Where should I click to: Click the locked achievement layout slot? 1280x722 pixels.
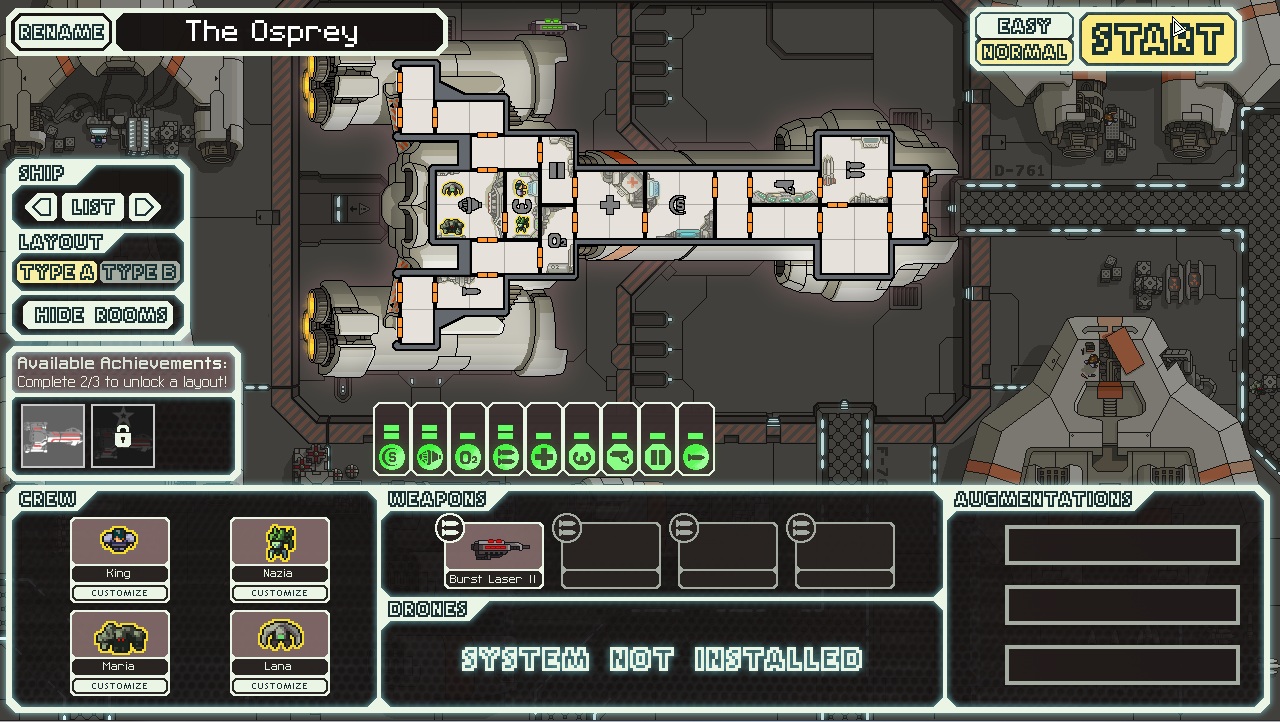(x=122, y=434)
